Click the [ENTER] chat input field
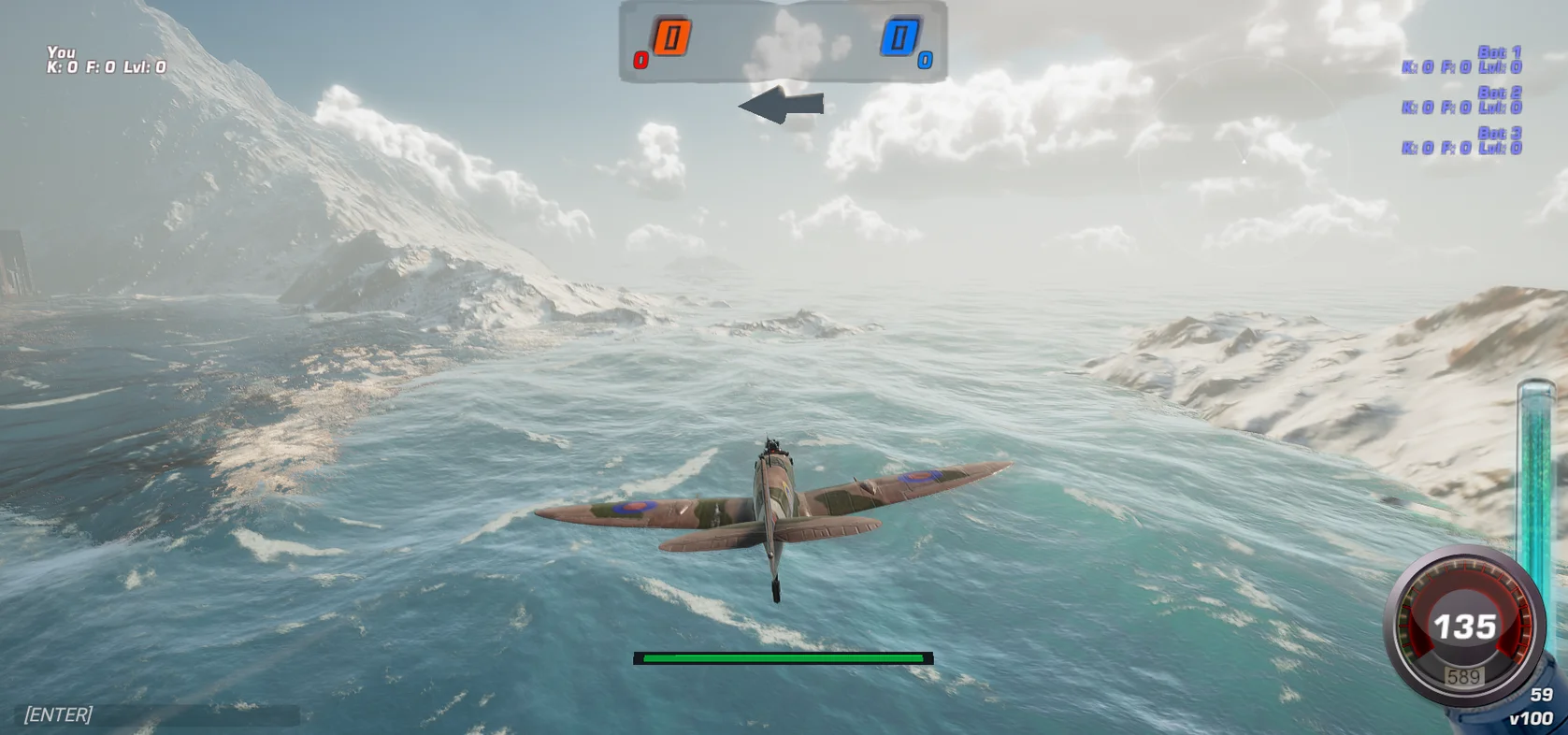1568x735 pixels. (x=58, y=713)
